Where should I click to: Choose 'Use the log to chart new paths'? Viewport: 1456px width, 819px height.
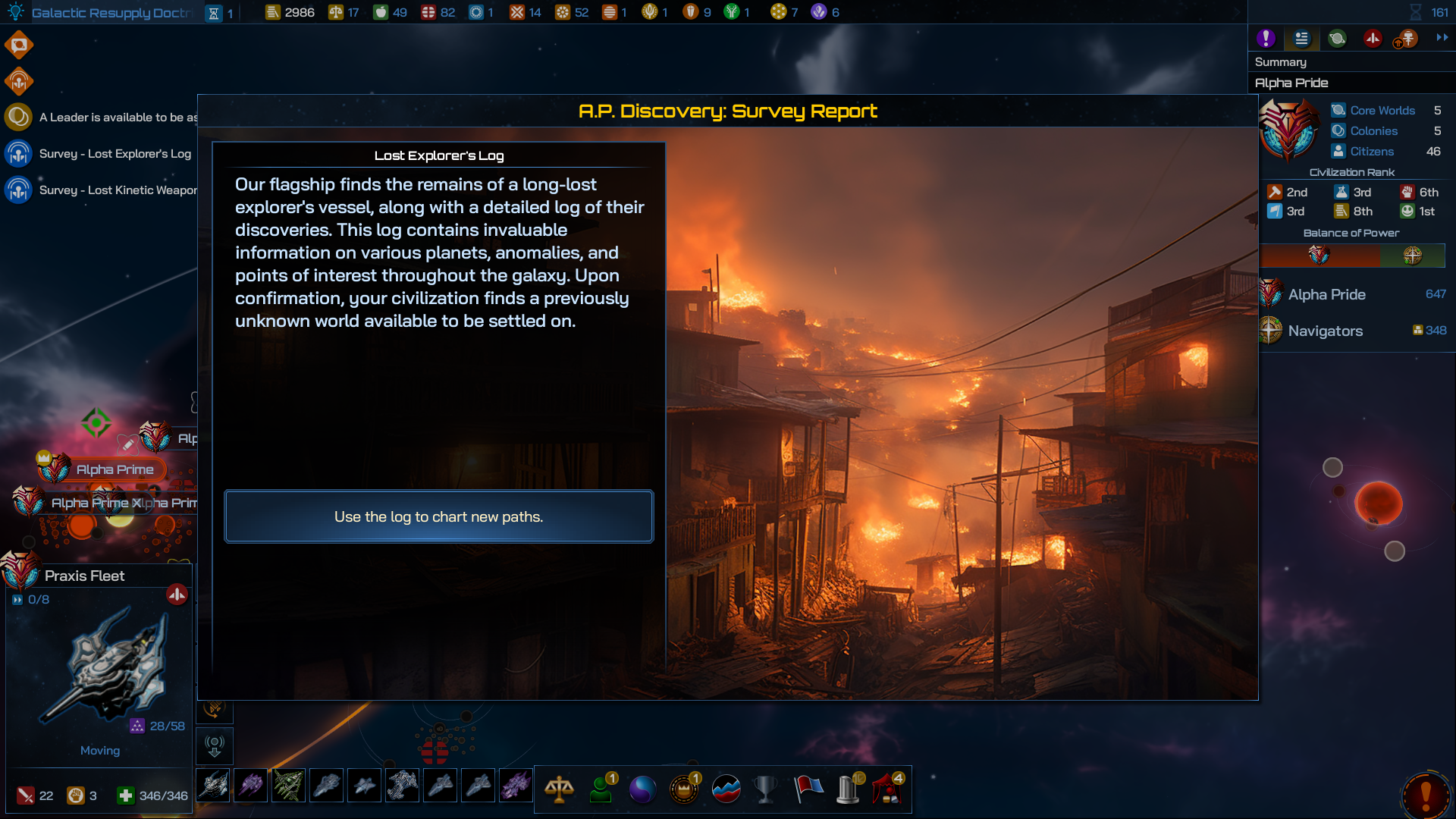[438, 516]
